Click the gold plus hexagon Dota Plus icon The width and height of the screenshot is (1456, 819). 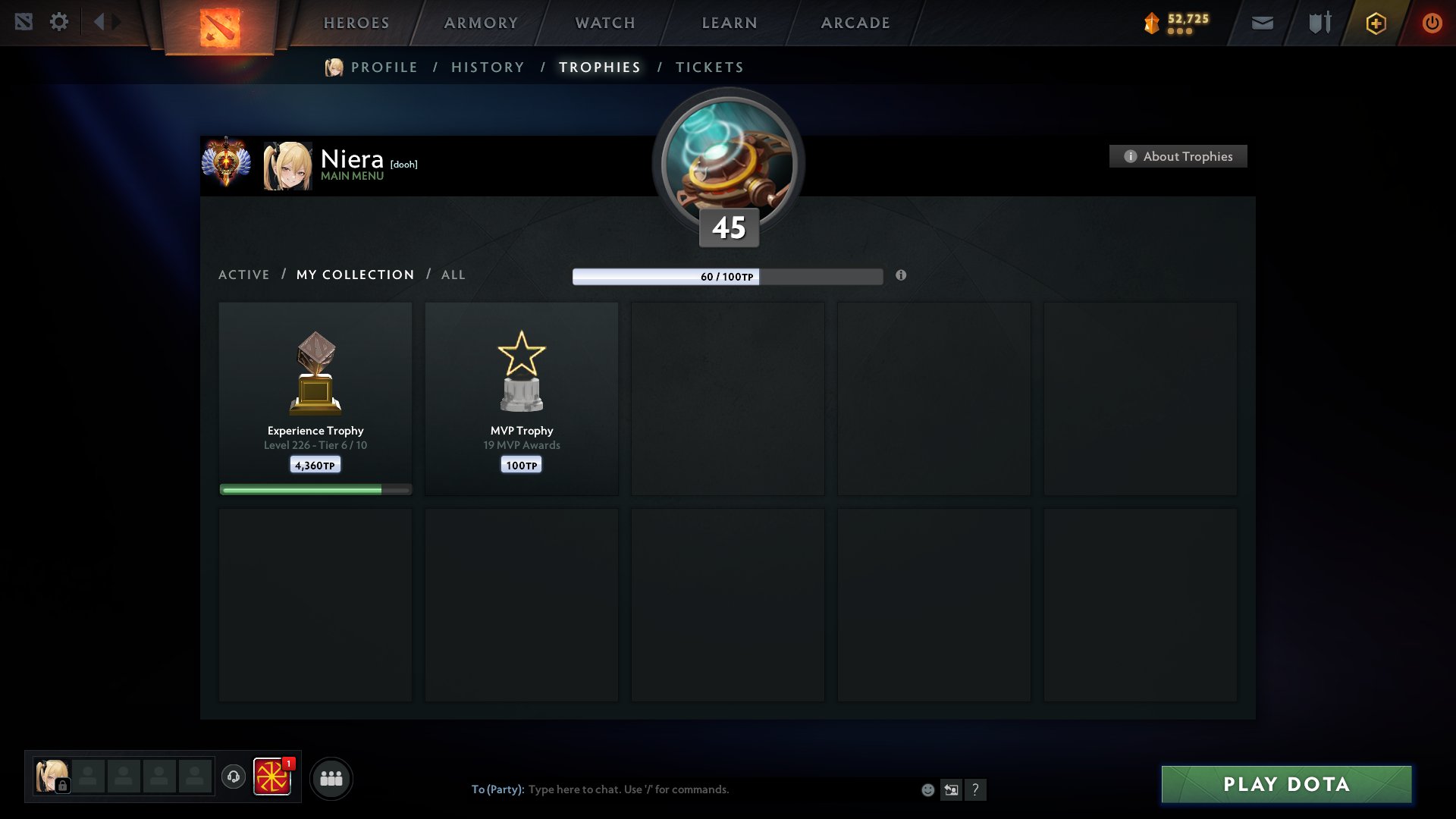click(1376, 23)
